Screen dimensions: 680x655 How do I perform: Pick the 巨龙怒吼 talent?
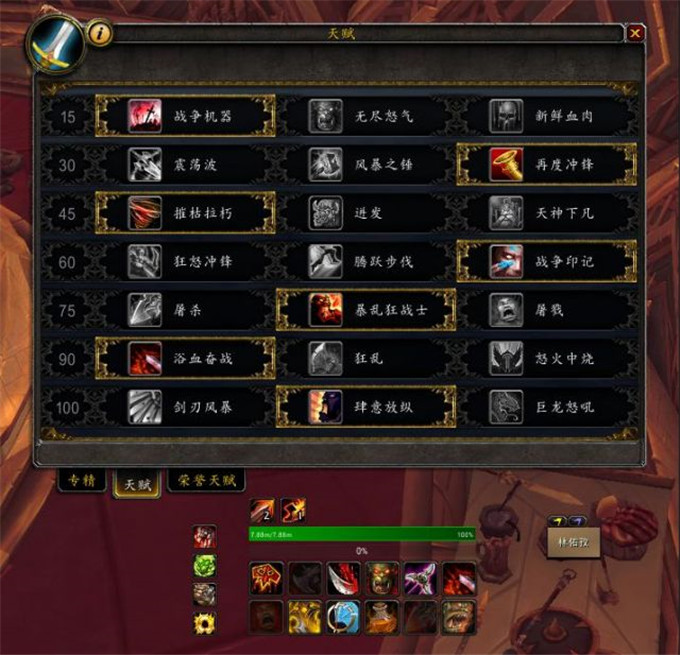coord(546,407)
